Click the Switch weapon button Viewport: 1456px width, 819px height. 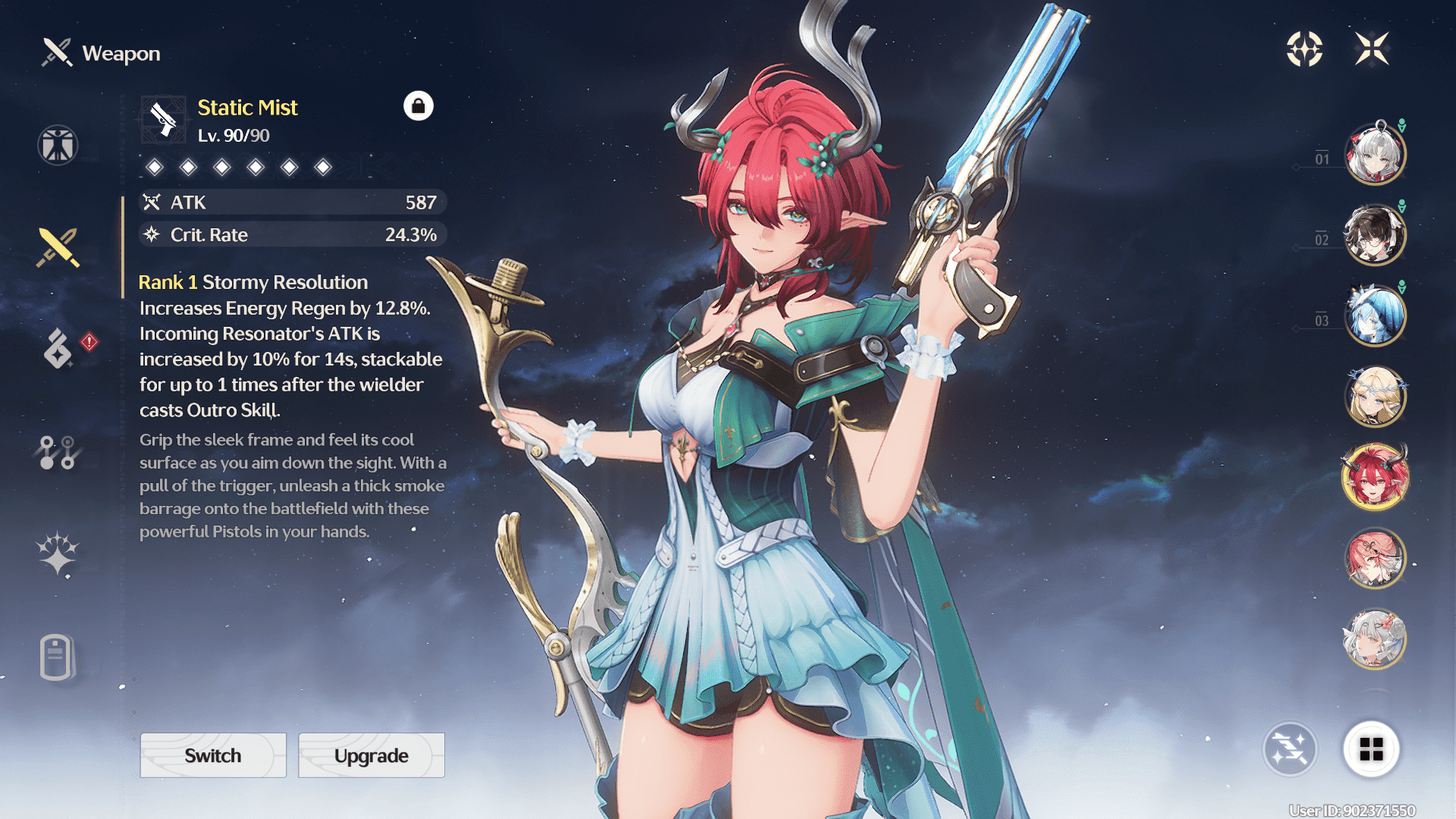tap(213, 755)
